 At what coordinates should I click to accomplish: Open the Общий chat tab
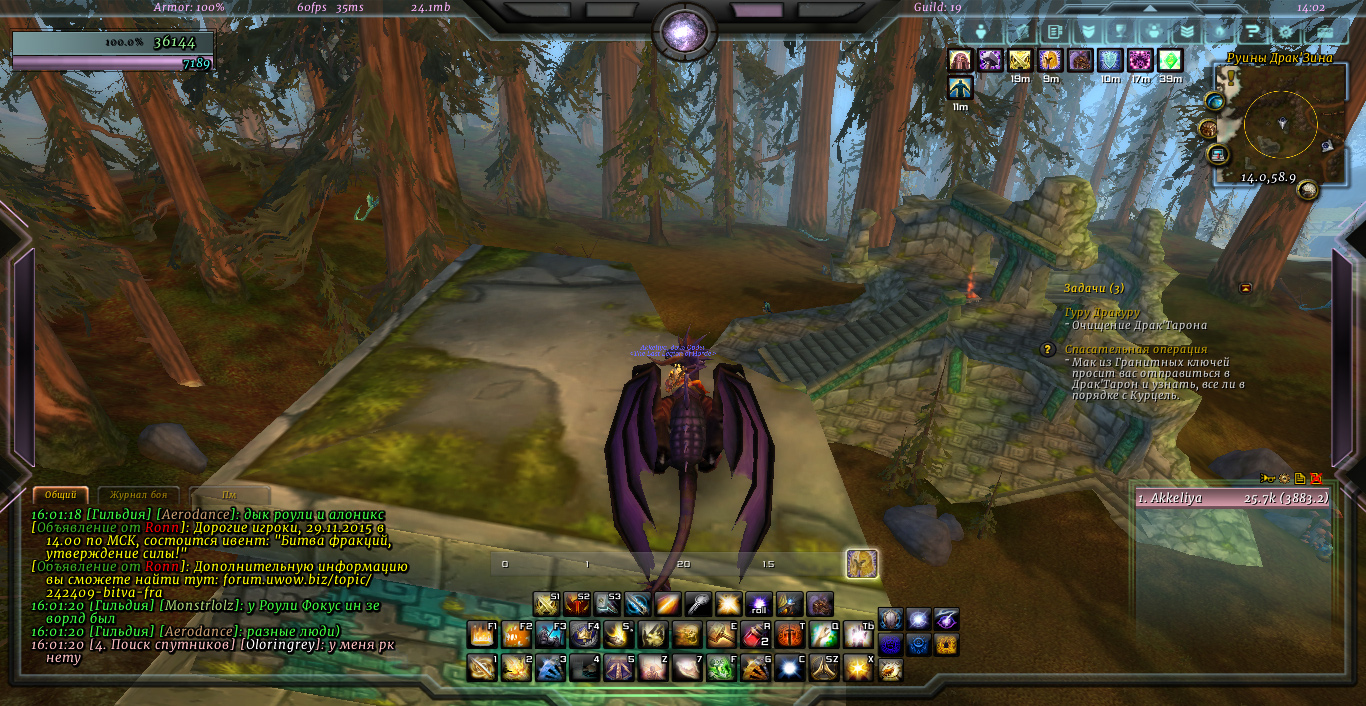pos(60,495)
